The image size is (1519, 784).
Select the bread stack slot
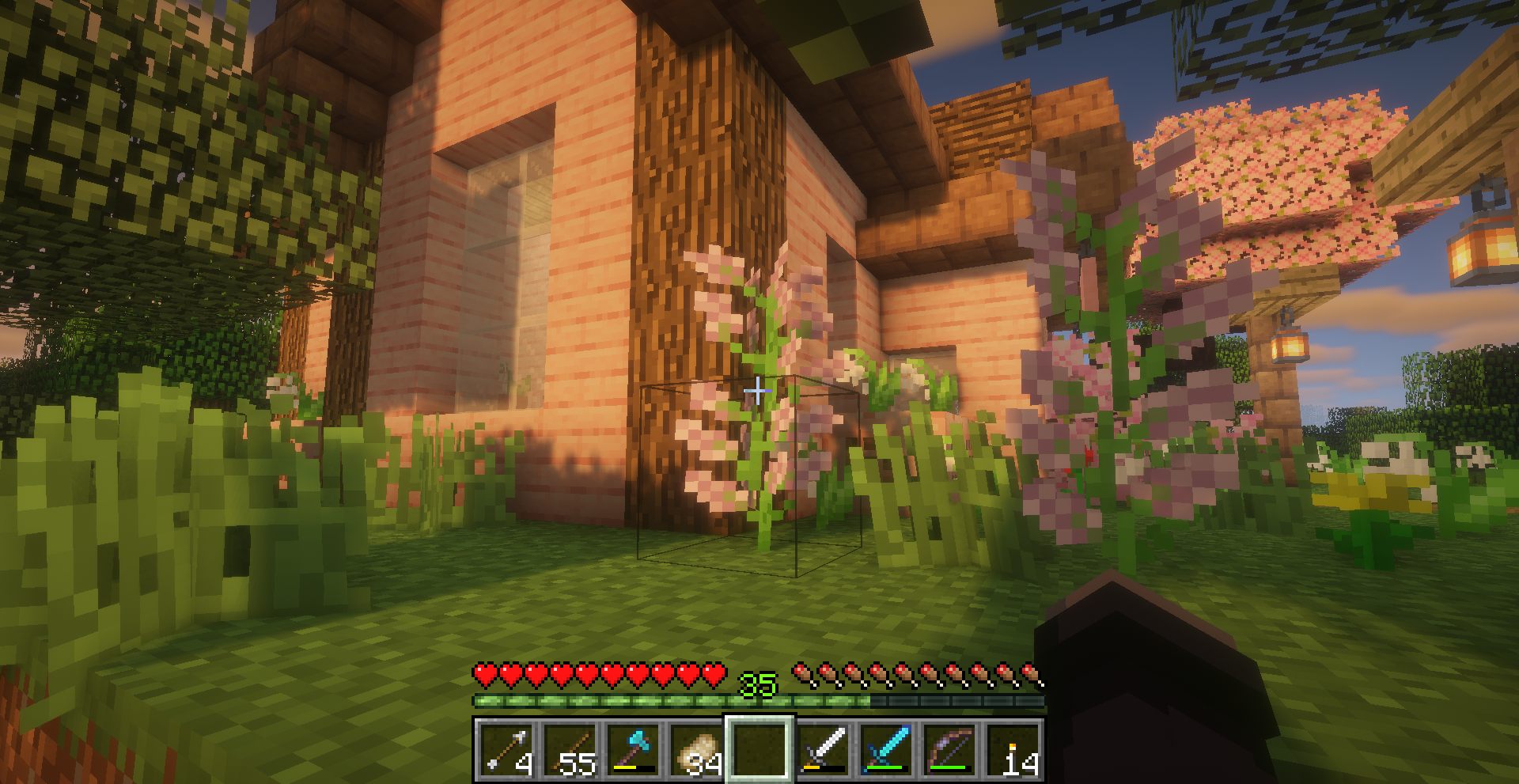point(696,748)
